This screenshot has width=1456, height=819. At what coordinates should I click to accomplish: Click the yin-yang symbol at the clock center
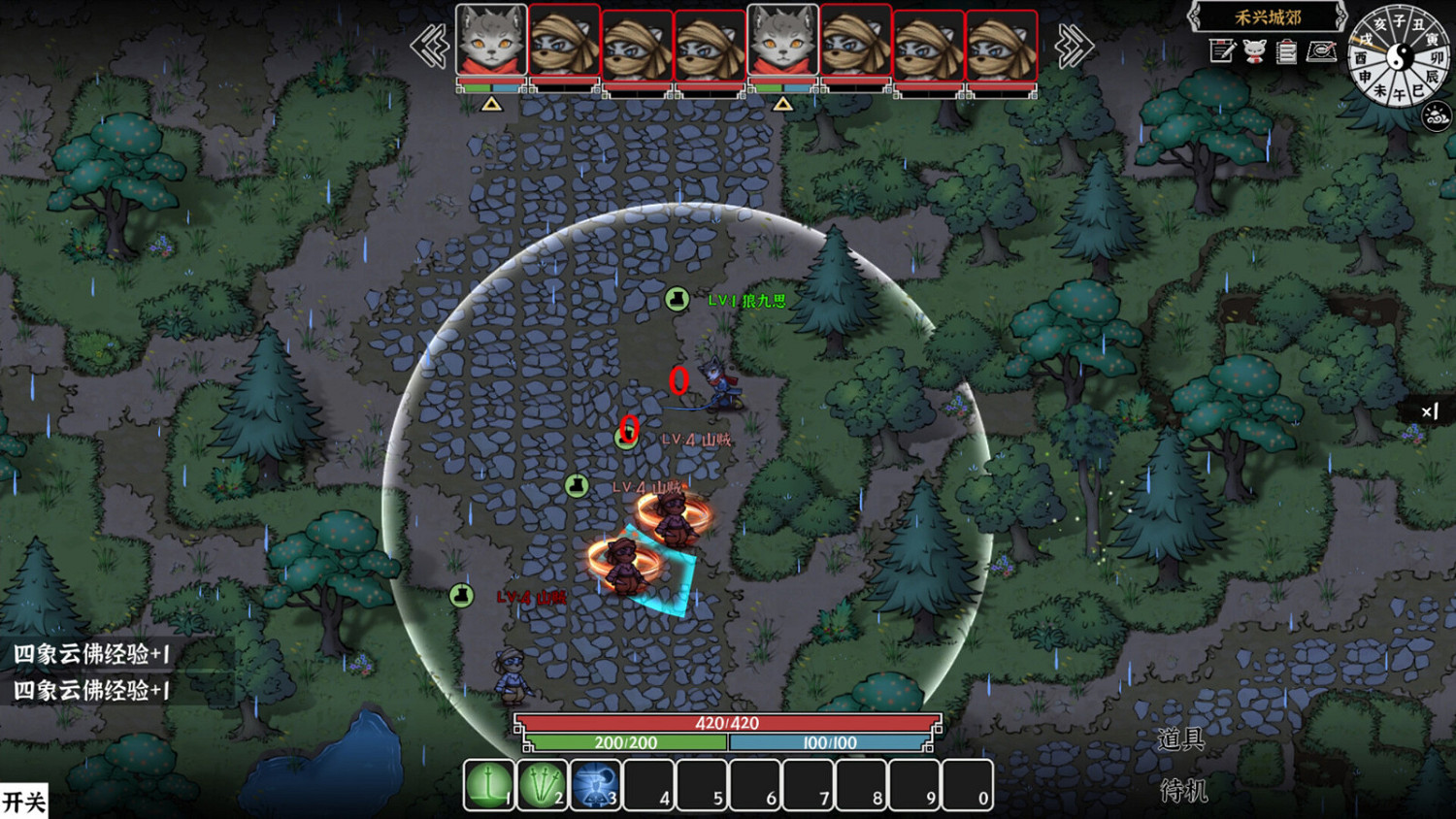[x=1399, y=58]
